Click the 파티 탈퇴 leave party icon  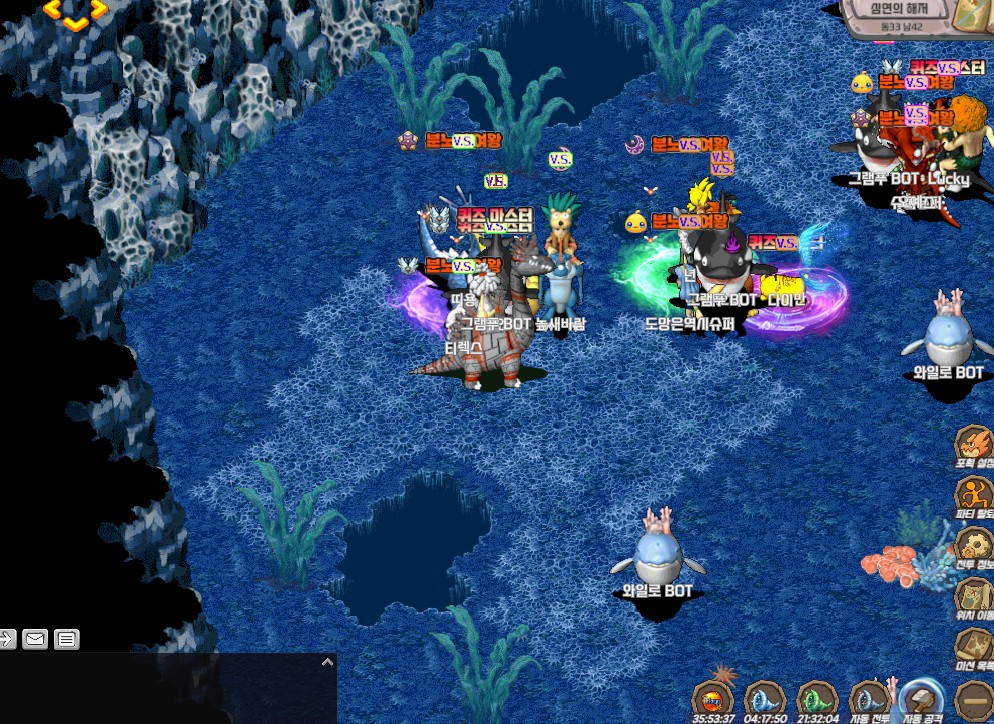pyautogui.click(x=973, y=496)
